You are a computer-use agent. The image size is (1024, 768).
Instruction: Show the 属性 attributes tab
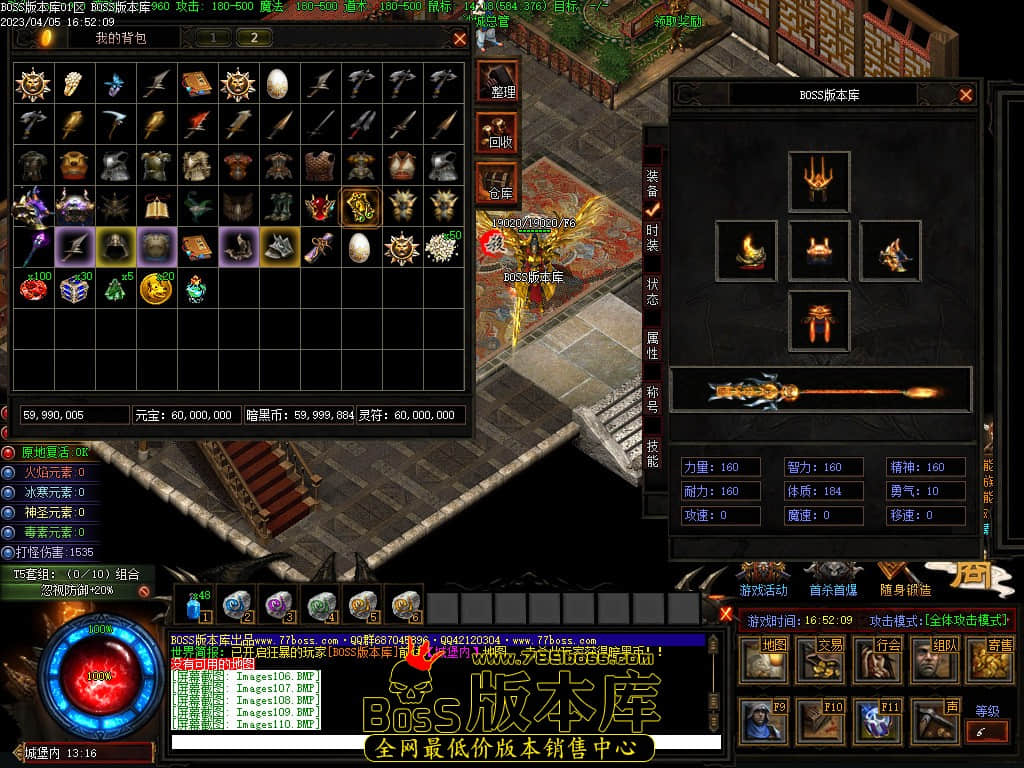point(652,346)
